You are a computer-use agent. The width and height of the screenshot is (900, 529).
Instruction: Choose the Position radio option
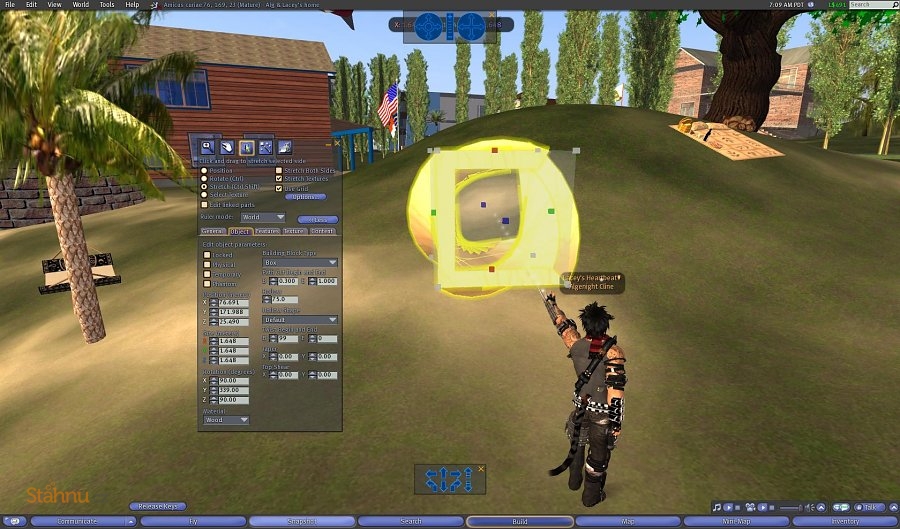205,170
